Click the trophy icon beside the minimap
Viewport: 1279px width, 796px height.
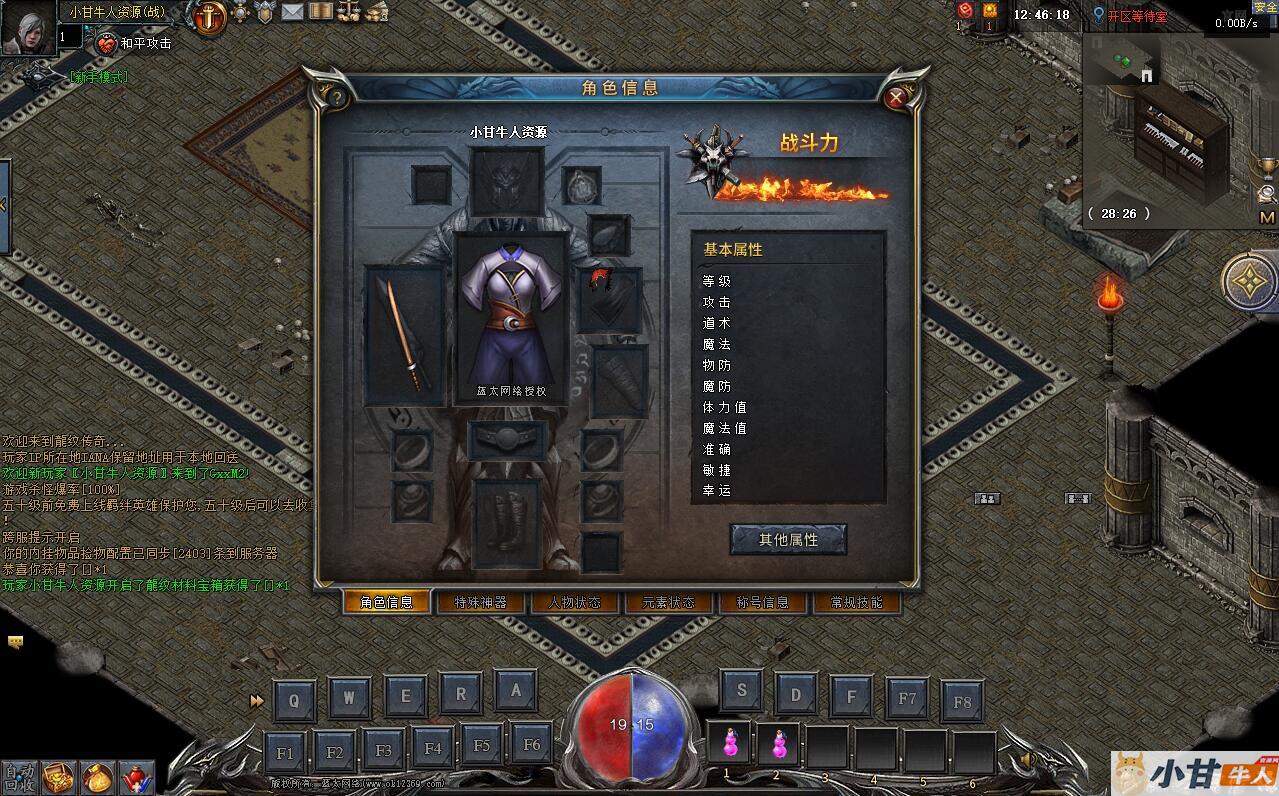[x=1267, y=167]
